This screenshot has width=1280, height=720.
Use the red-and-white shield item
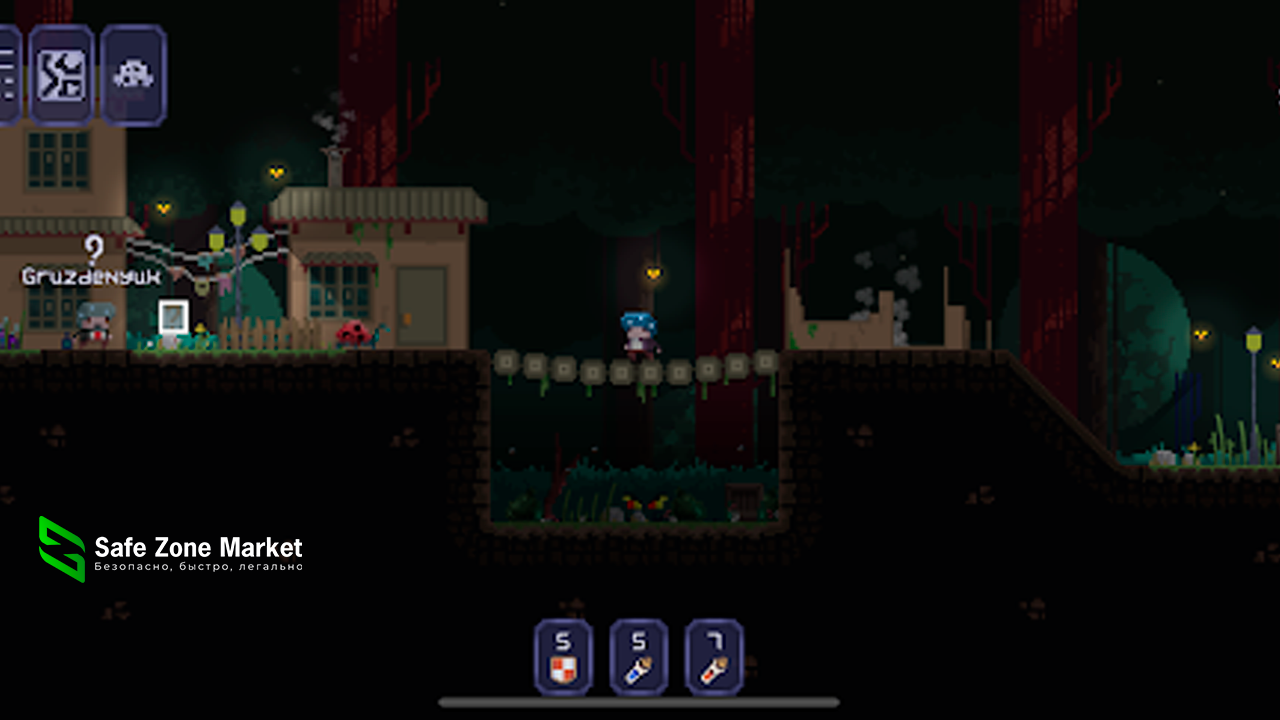(x=563, y=657)
